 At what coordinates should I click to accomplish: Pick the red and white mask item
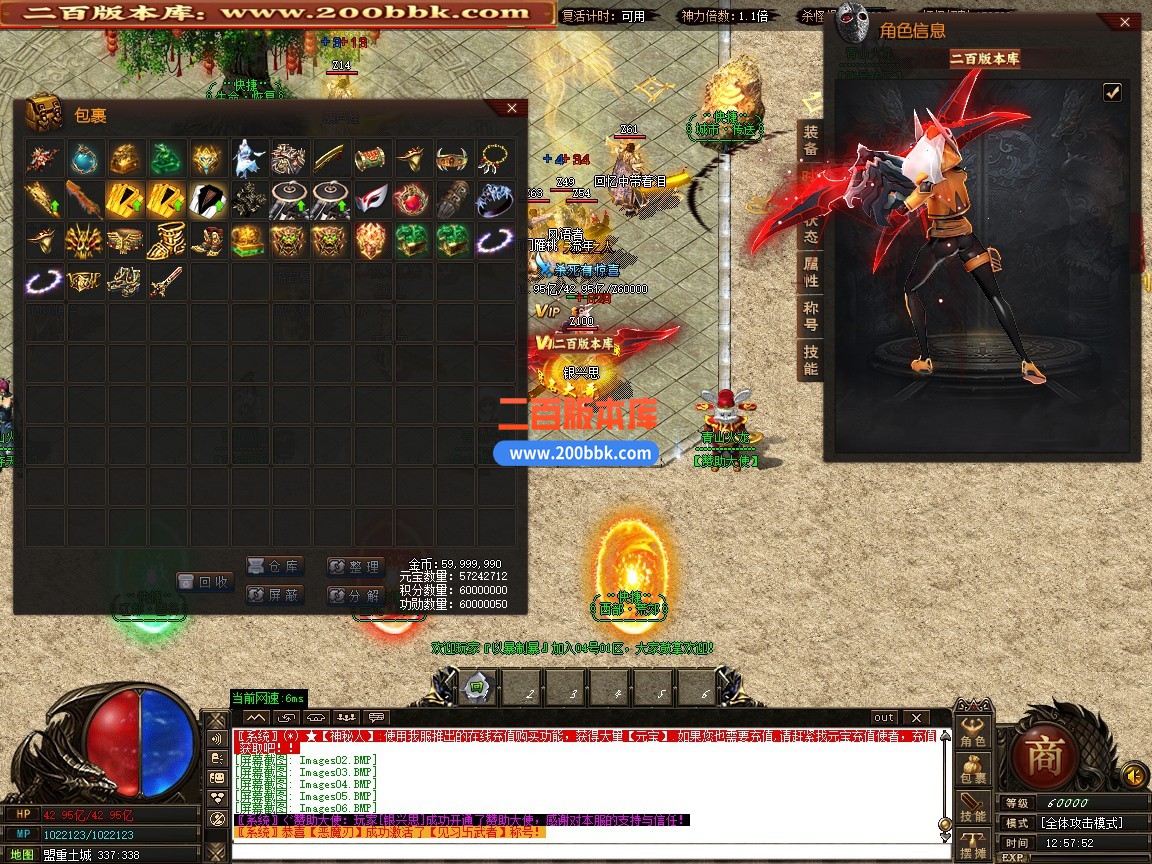coord(371,199)
